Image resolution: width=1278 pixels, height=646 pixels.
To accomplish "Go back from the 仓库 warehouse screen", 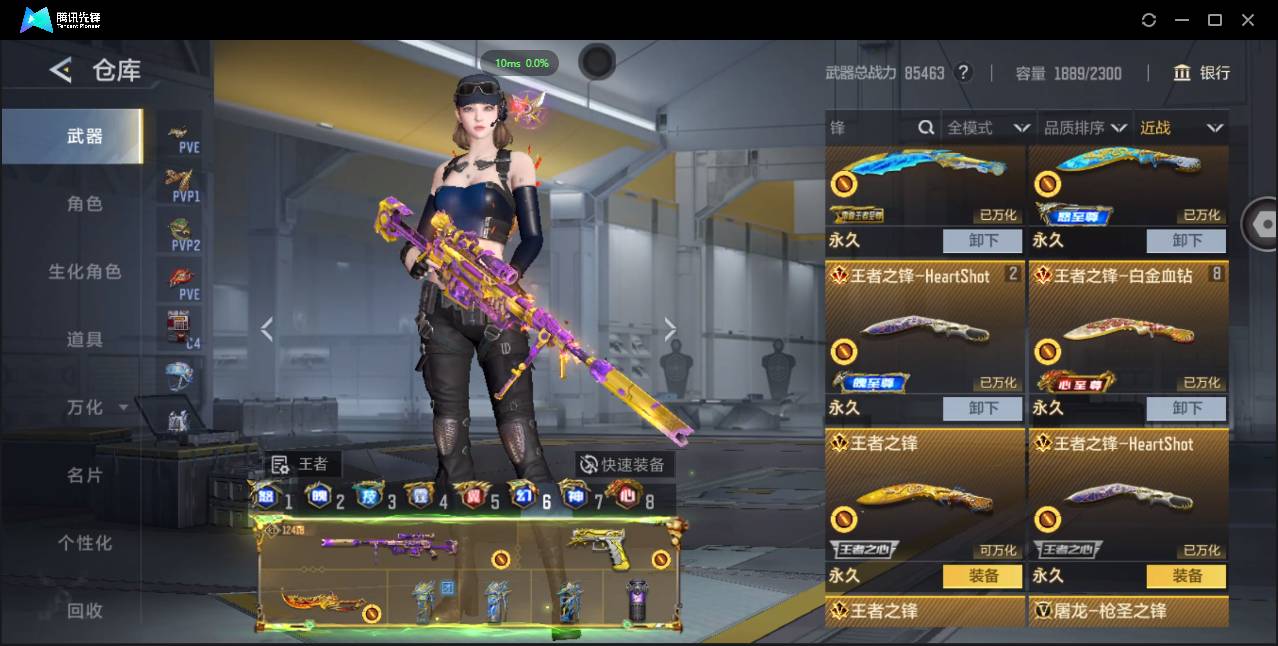I will pos(61,70).
